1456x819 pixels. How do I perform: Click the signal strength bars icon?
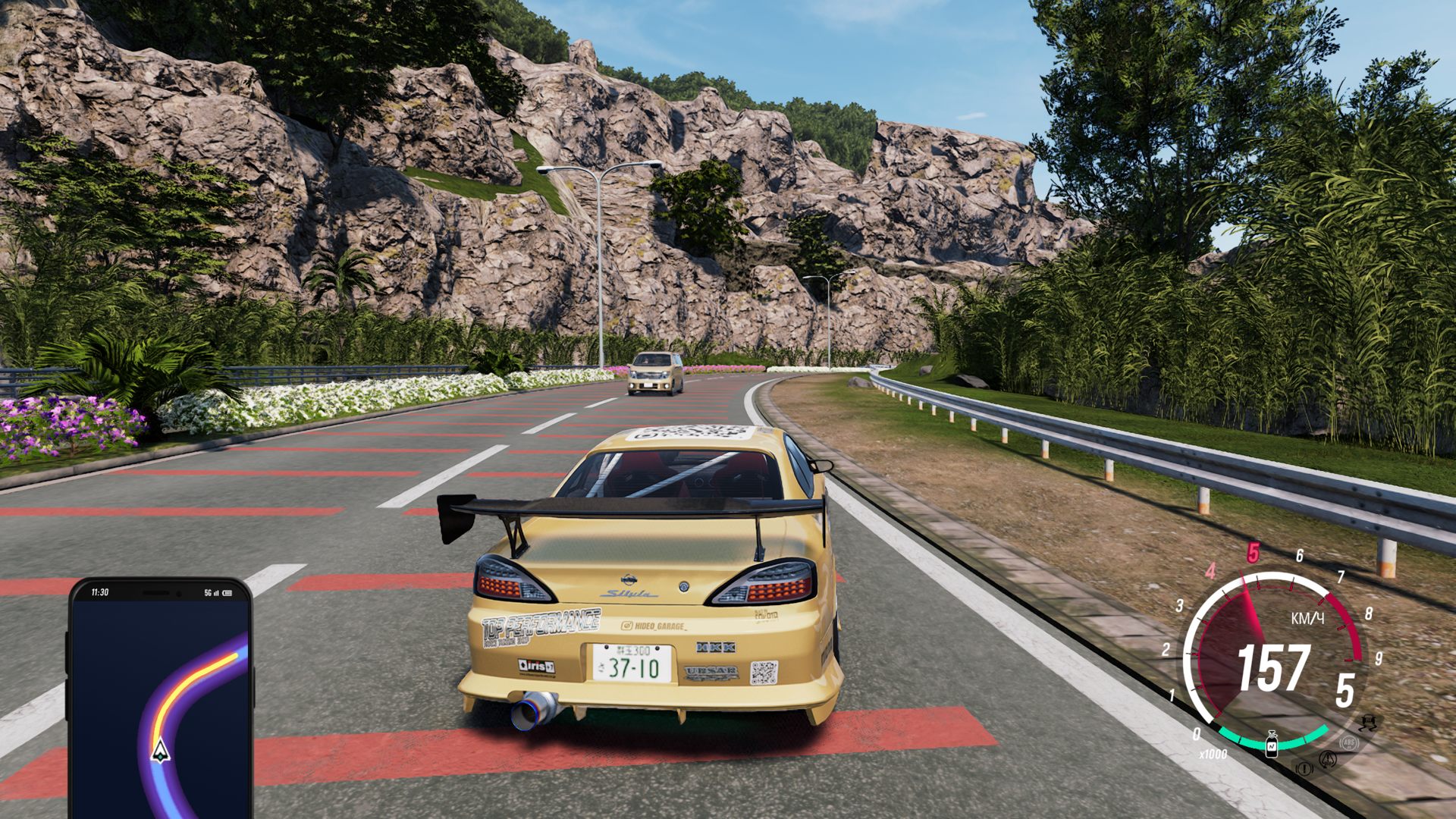click(216, 593)
